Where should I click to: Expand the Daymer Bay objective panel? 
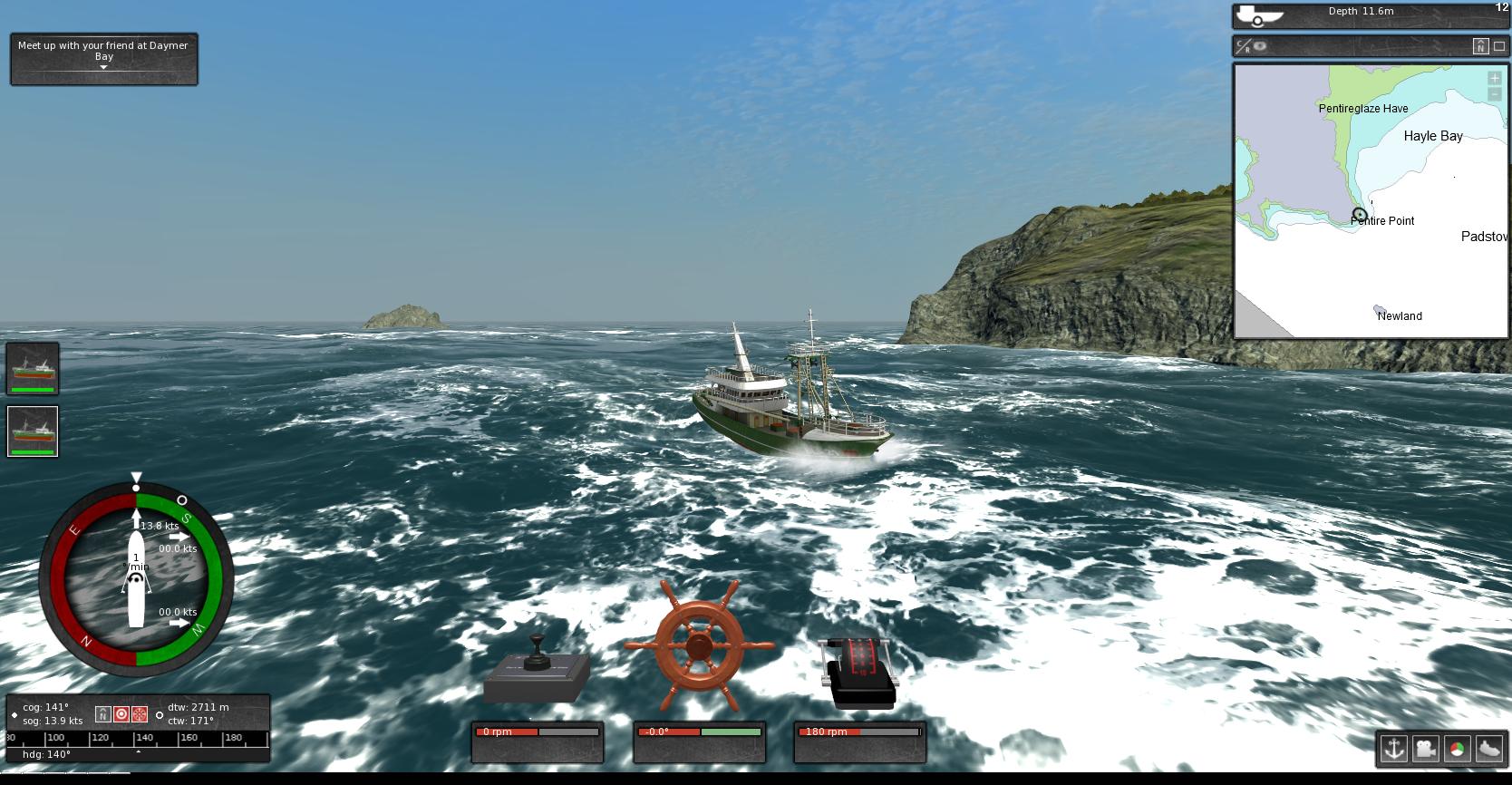click(103, 69)
